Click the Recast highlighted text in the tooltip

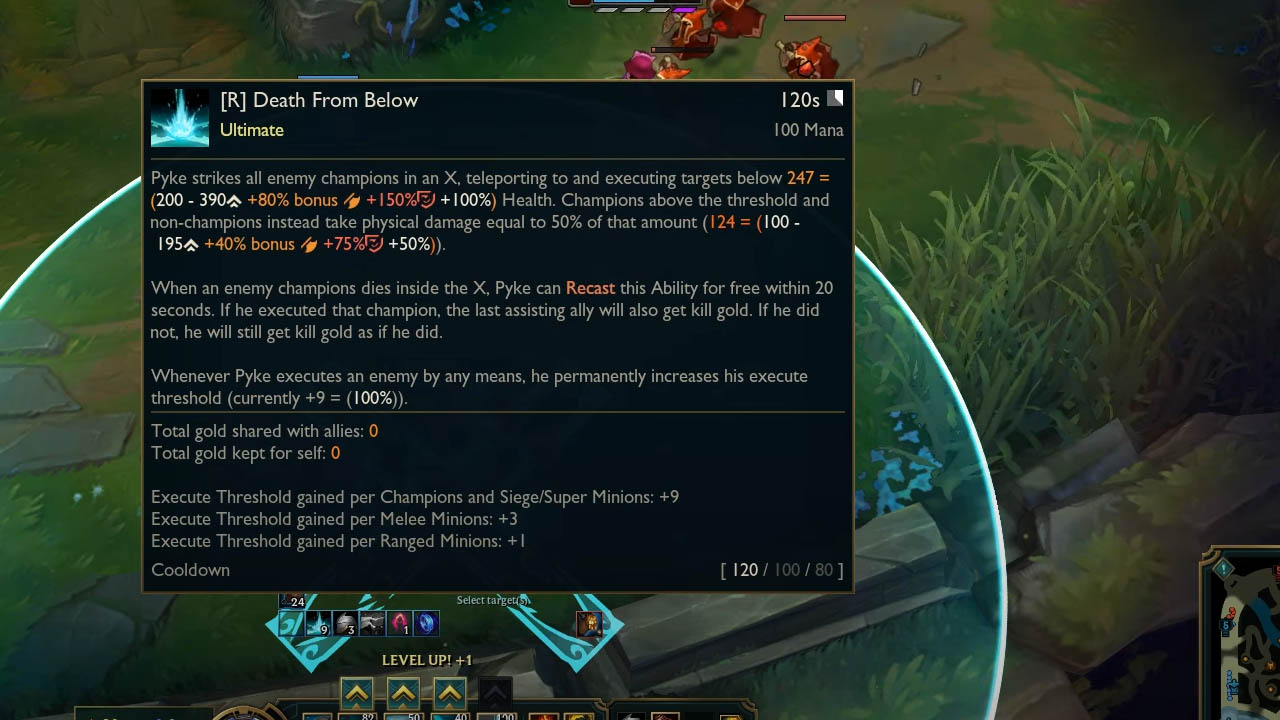[x=590, y=288]
